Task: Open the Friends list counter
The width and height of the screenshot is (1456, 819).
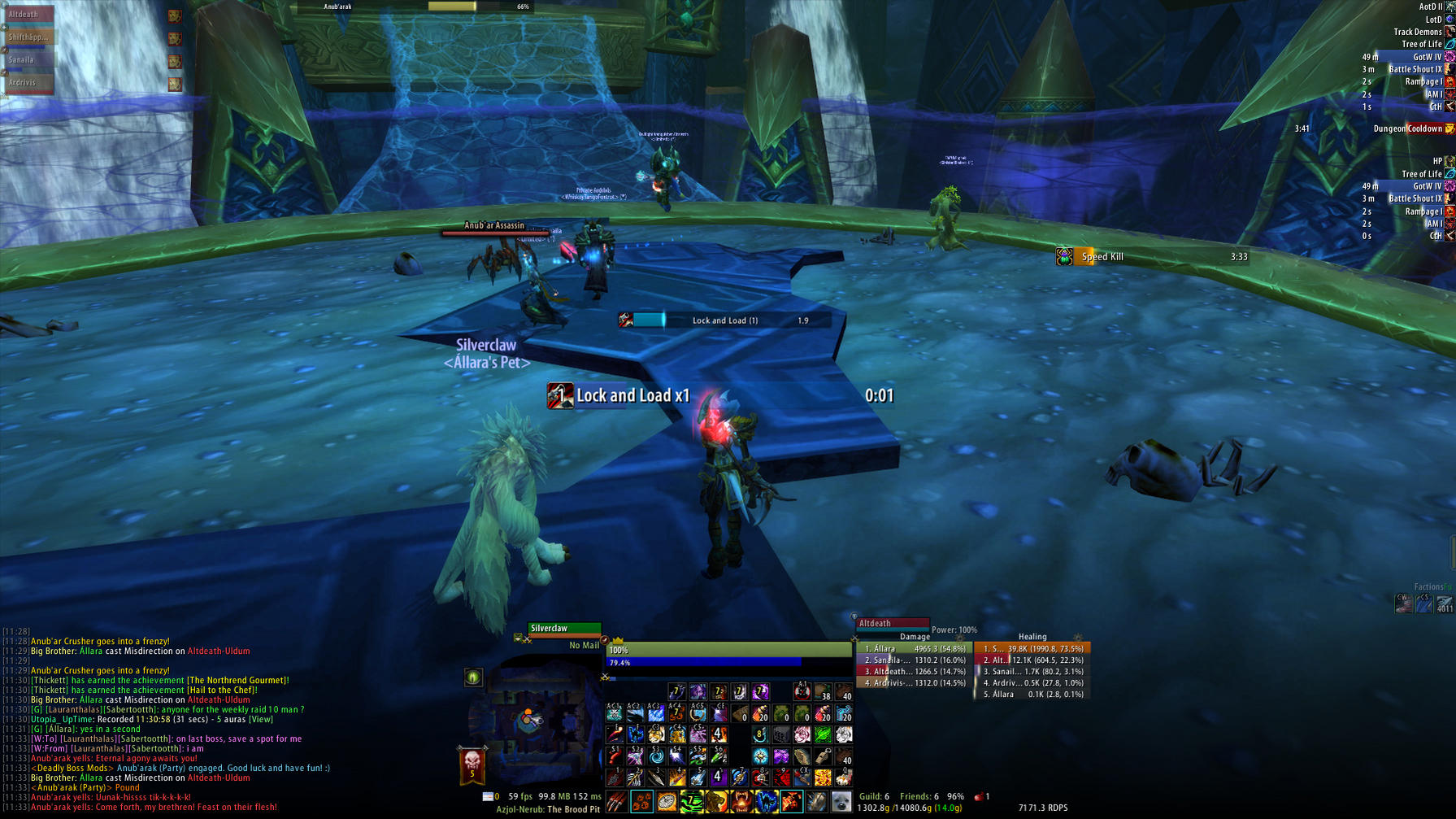Action: tap(919, 797)
